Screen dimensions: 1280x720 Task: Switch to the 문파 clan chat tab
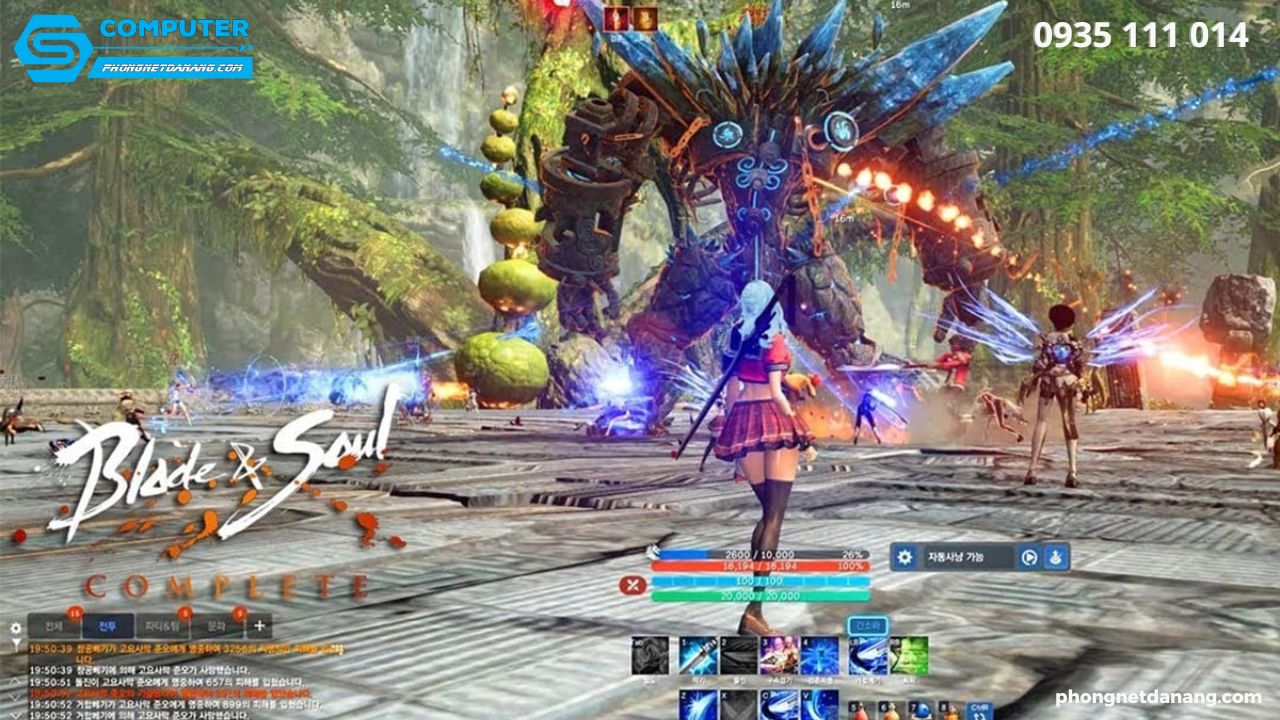pyautogui.click(x=217, y=626)
